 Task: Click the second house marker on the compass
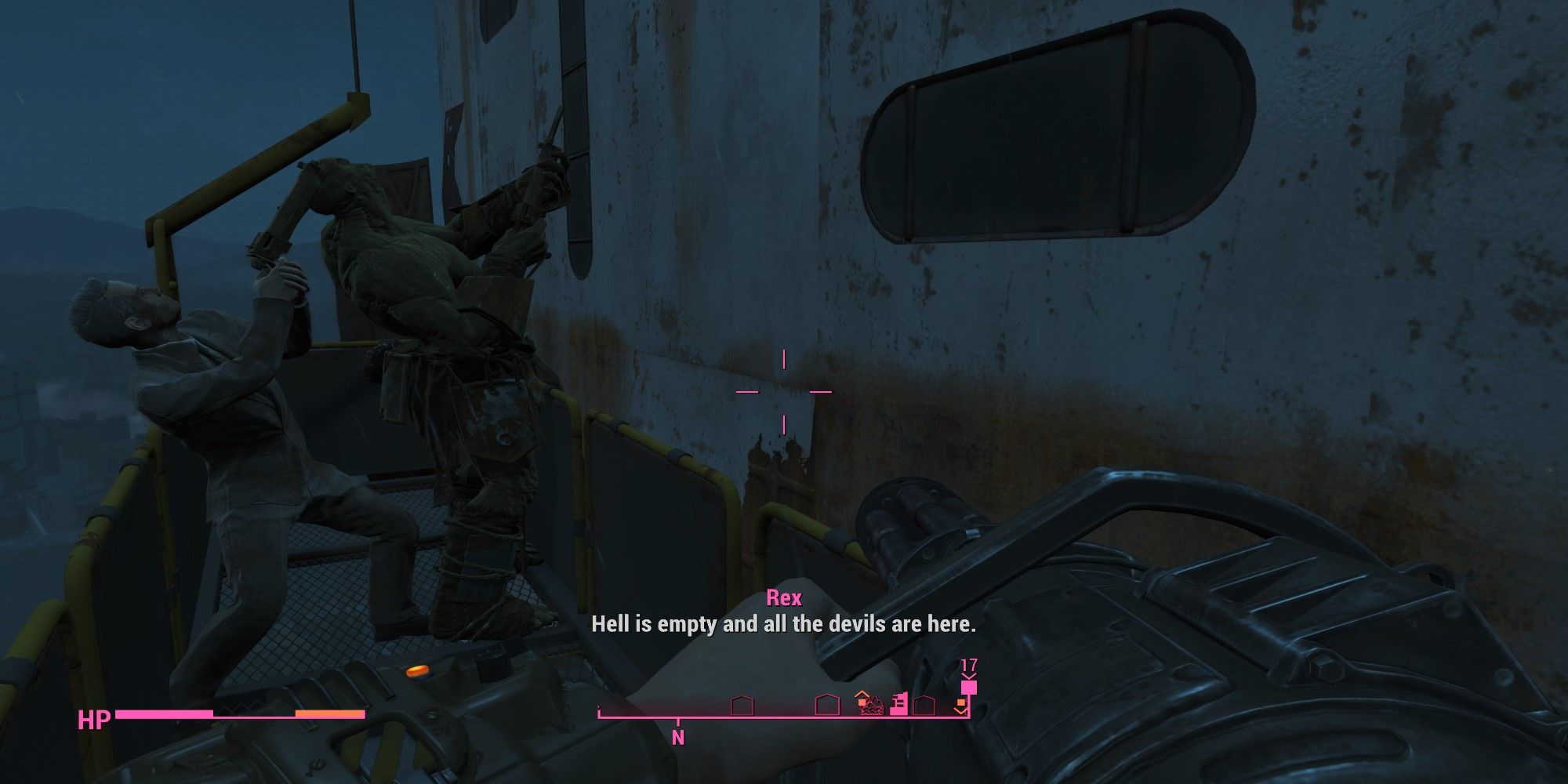click(x=827, y=705)
